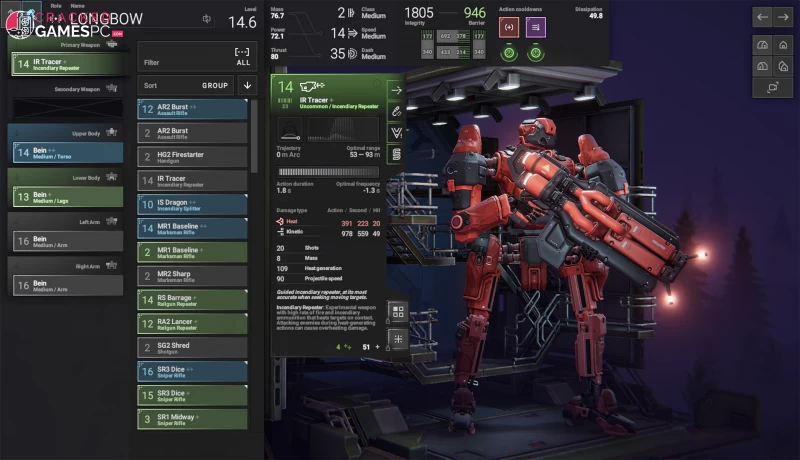This screenshot has height=460, width=800.
Task: Activate the camera rotate view button
Action: [x=773, y=88]
